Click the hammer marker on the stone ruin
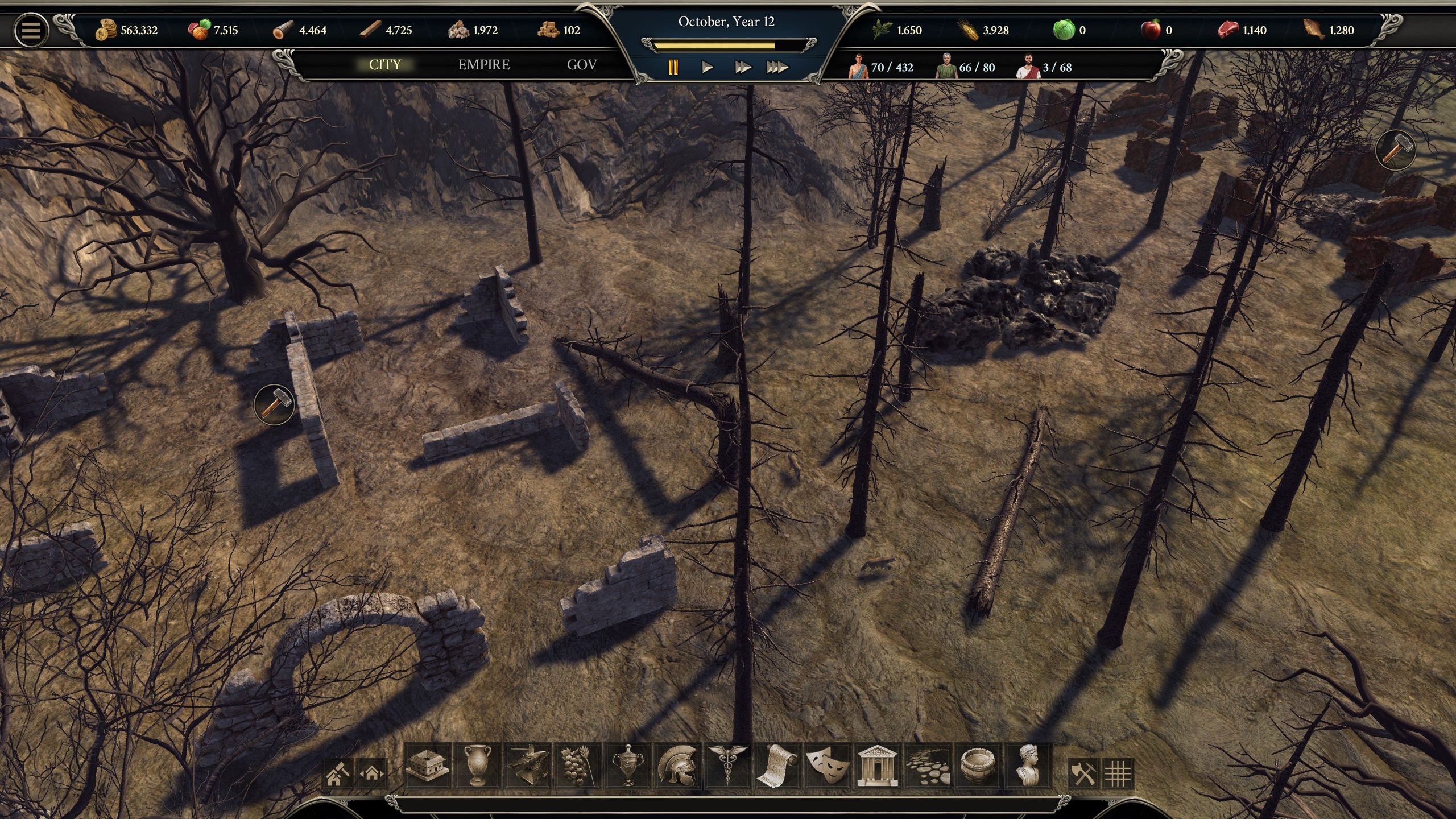Viewport: 1456px width, 819px height. point(275,404)
